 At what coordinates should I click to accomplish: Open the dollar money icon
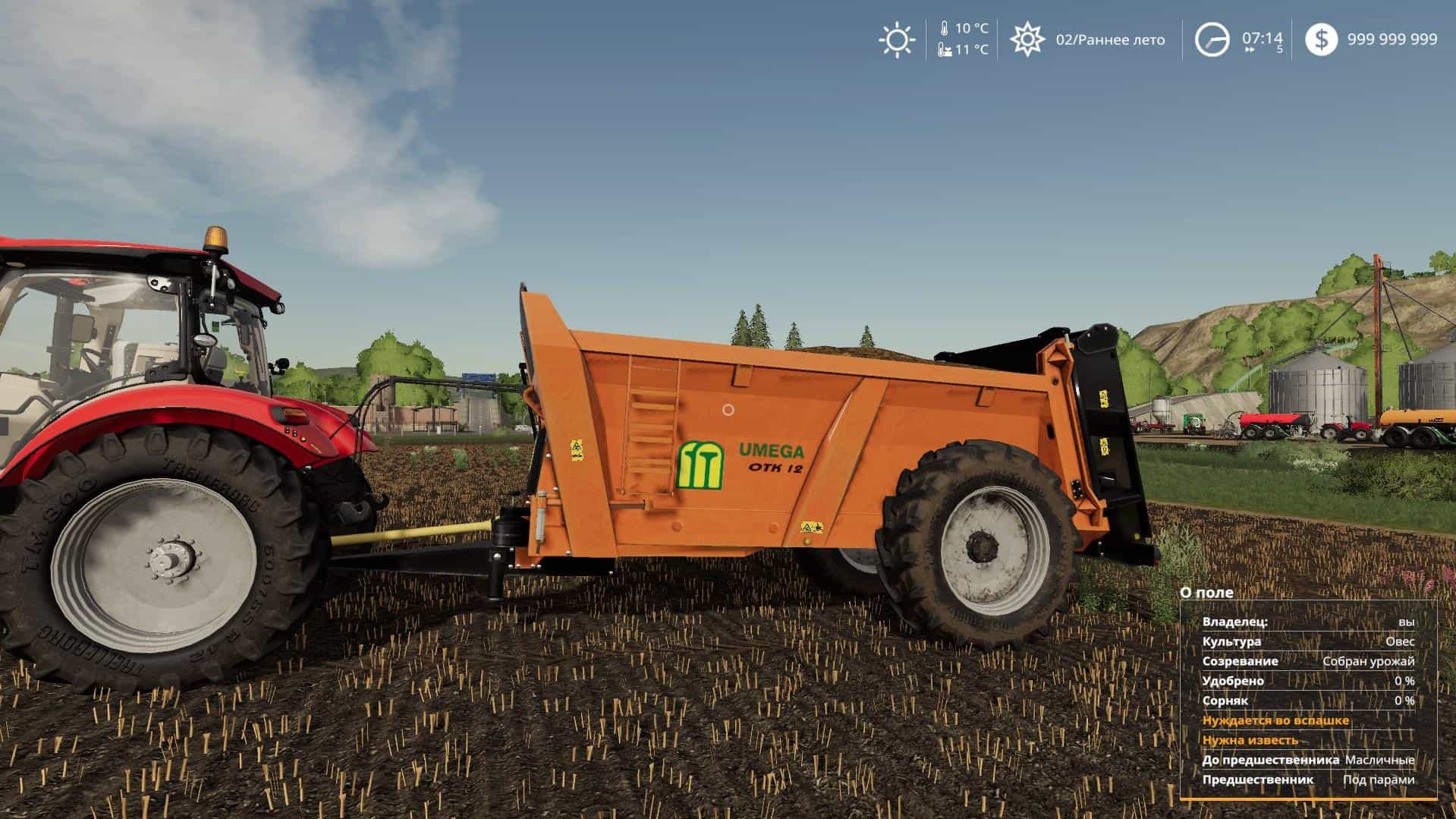point(1321,39)
